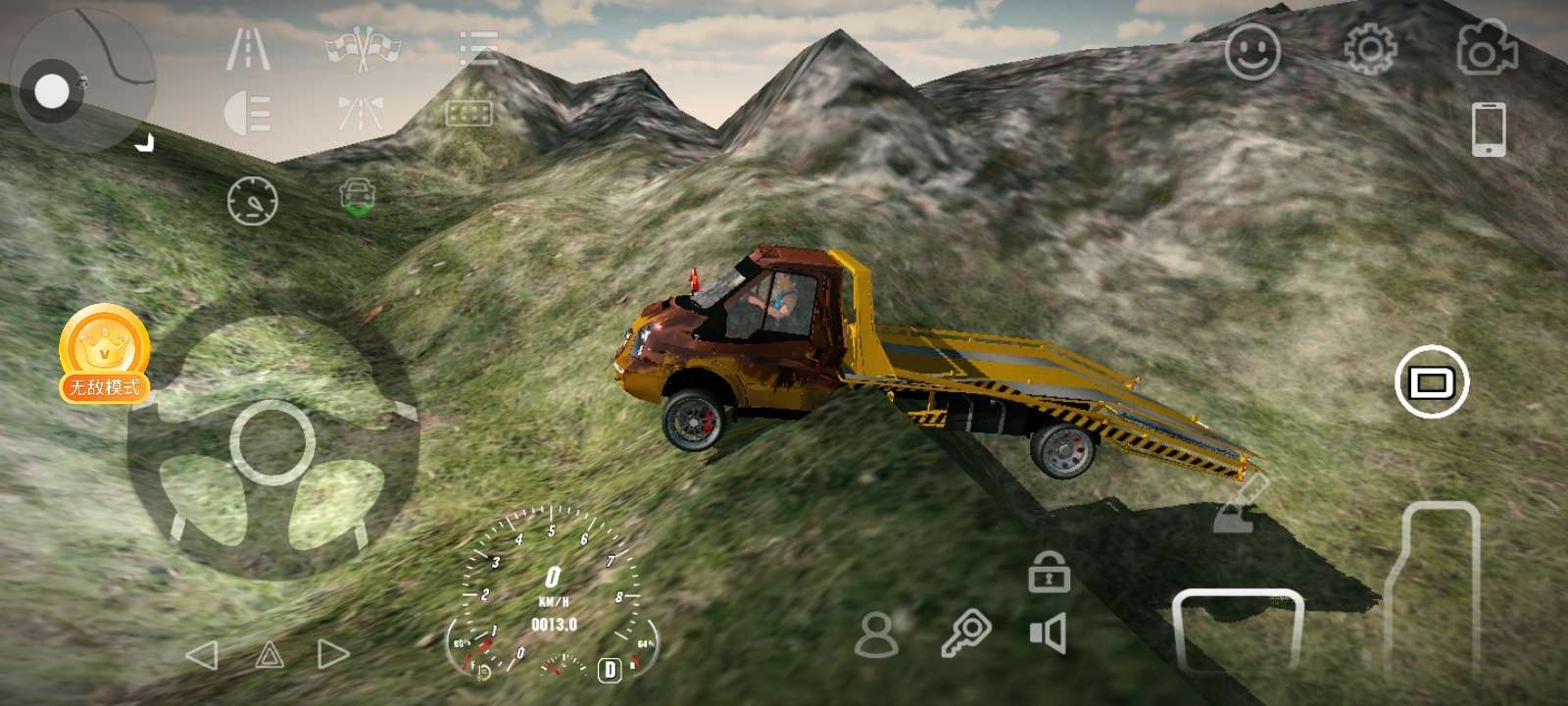This screenshot has width=1568, height=706.
Task: Tap the ignition key icon
Action: point(965,633)
